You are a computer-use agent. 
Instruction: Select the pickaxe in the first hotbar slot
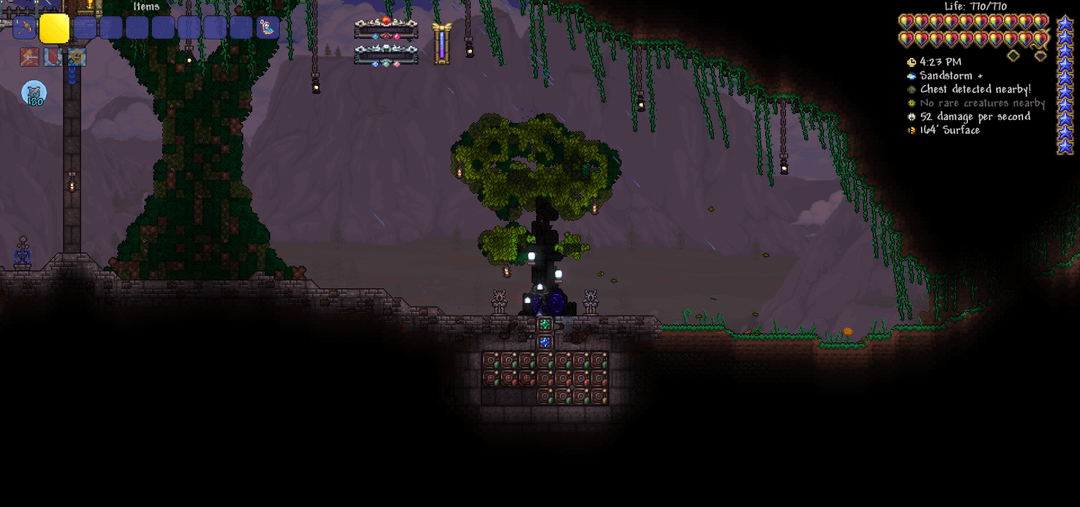coord(24,28)
